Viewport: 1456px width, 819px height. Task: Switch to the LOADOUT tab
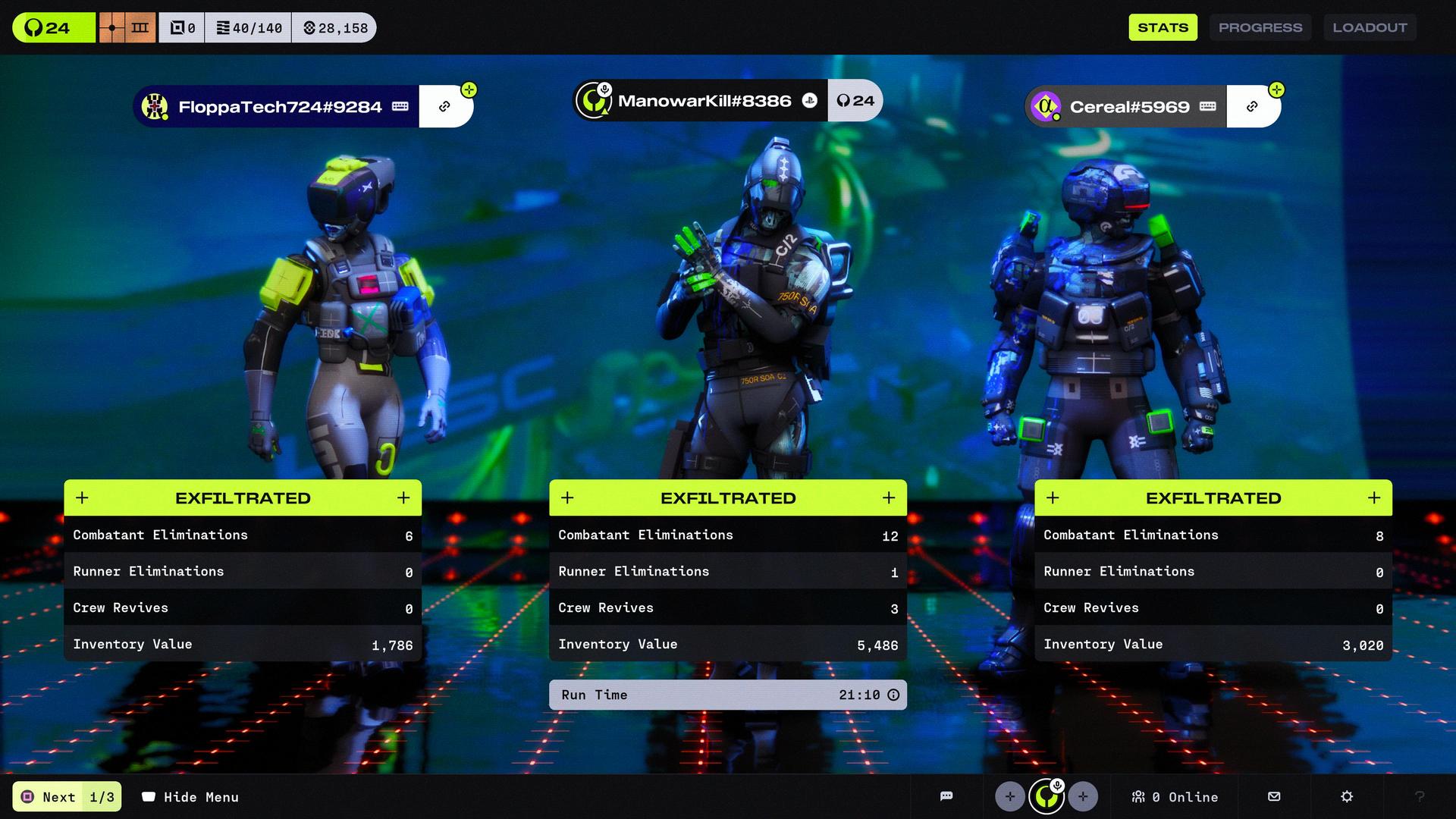pyautogui.click(x=1370, y=27)
